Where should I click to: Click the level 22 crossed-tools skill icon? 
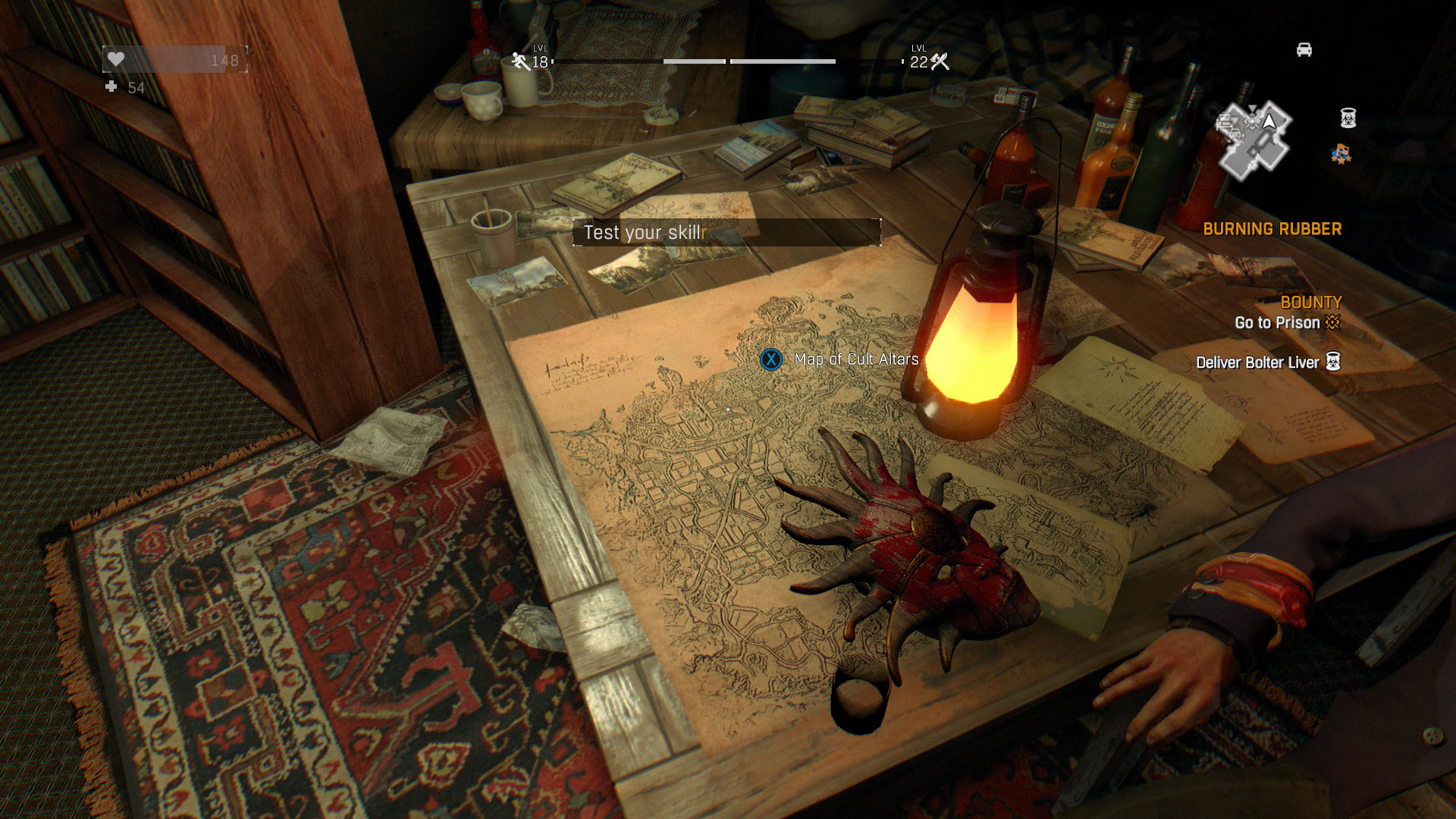click(940, 61)
